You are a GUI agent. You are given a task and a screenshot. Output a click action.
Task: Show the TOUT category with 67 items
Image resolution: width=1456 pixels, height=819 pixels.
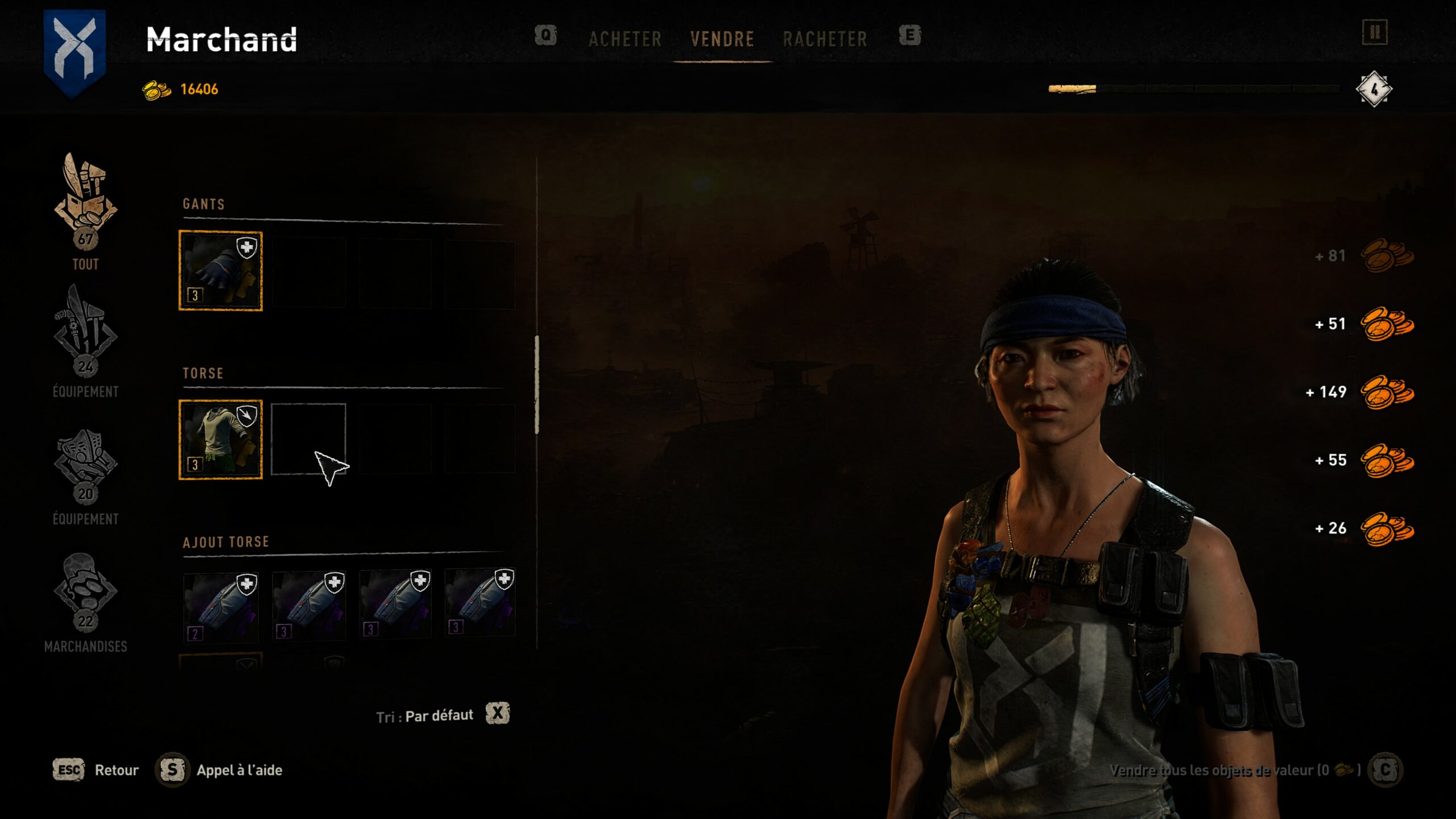click(85, 210)
